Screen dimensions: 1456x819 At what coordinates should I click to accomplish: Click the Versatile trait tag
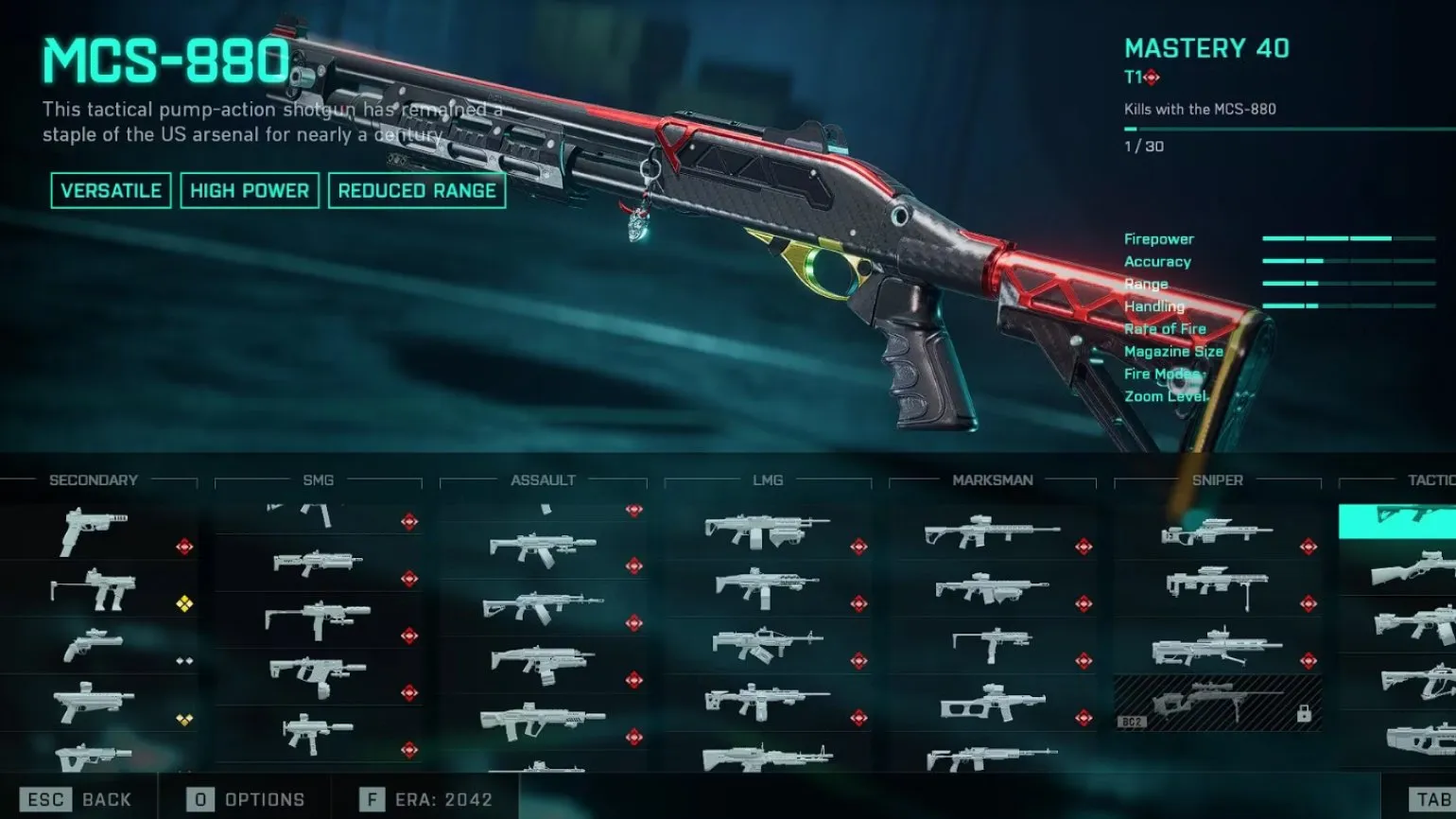111,191
